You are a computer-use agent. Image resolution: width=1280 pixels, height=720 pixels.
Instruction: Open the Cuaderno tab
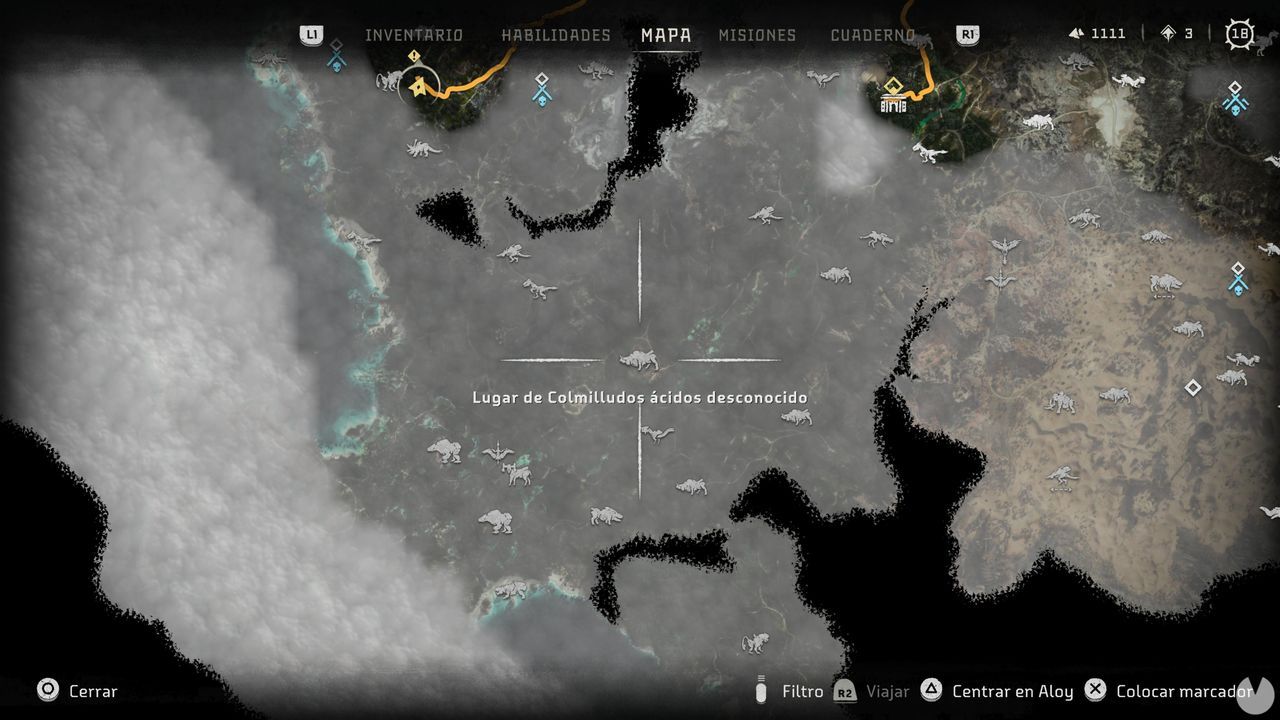(x=872, y=35)
